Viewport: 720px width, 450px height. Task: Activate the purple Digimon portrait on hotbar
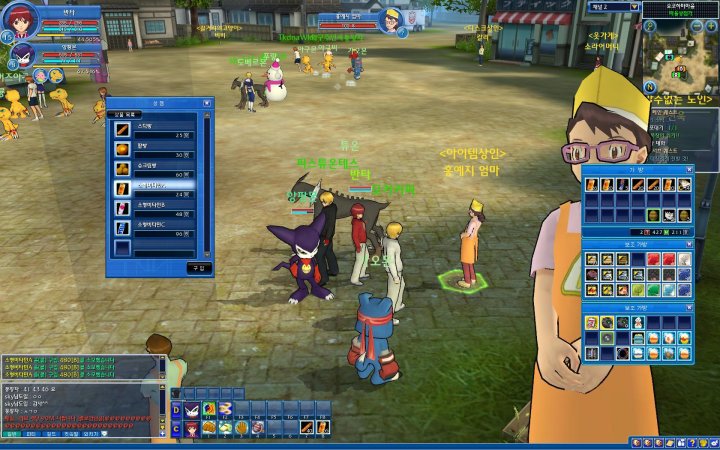(x=191, y=408)
